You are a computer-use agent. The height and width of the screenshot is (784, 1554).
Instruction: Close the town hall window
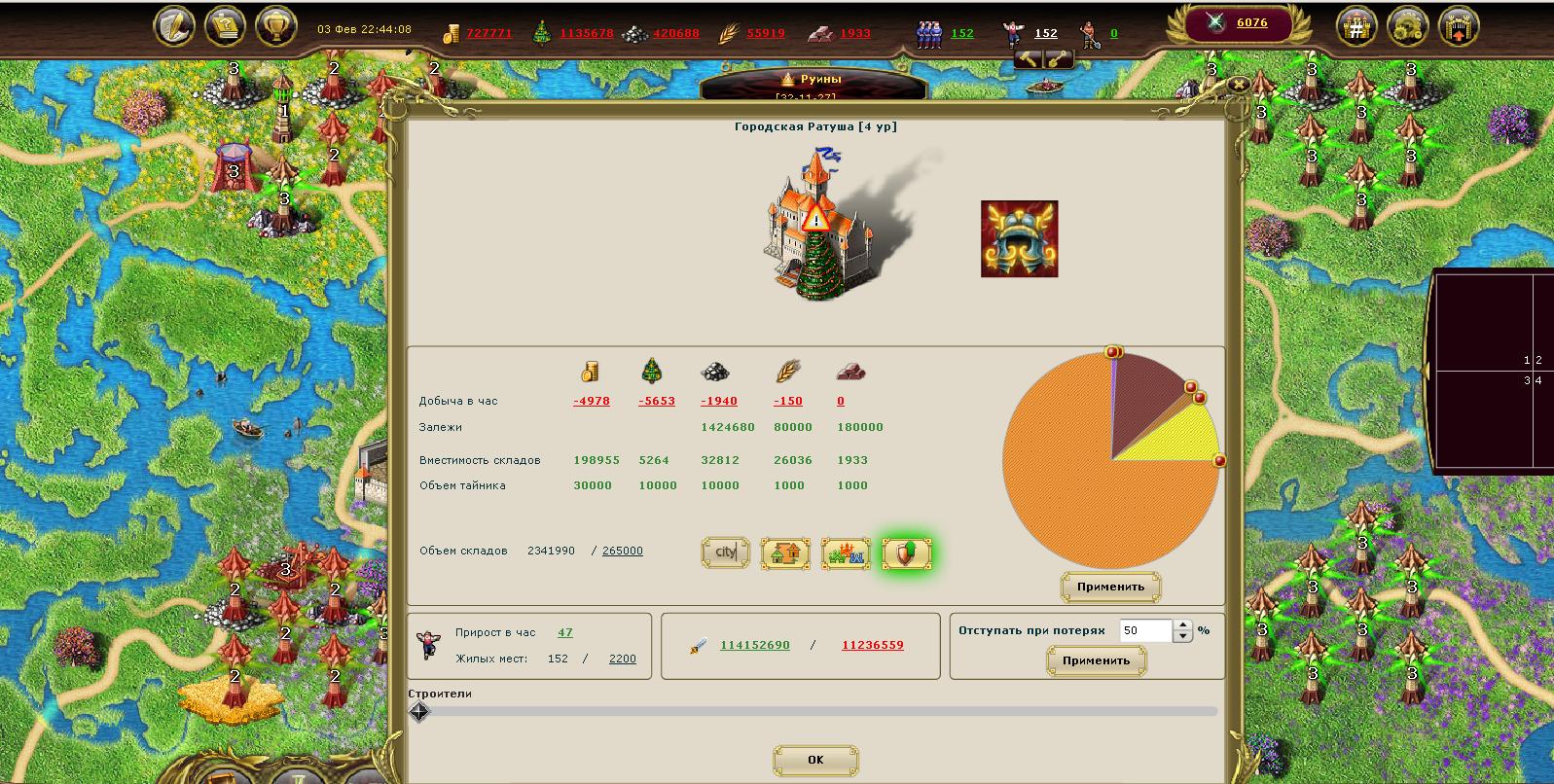[1238, 85]
